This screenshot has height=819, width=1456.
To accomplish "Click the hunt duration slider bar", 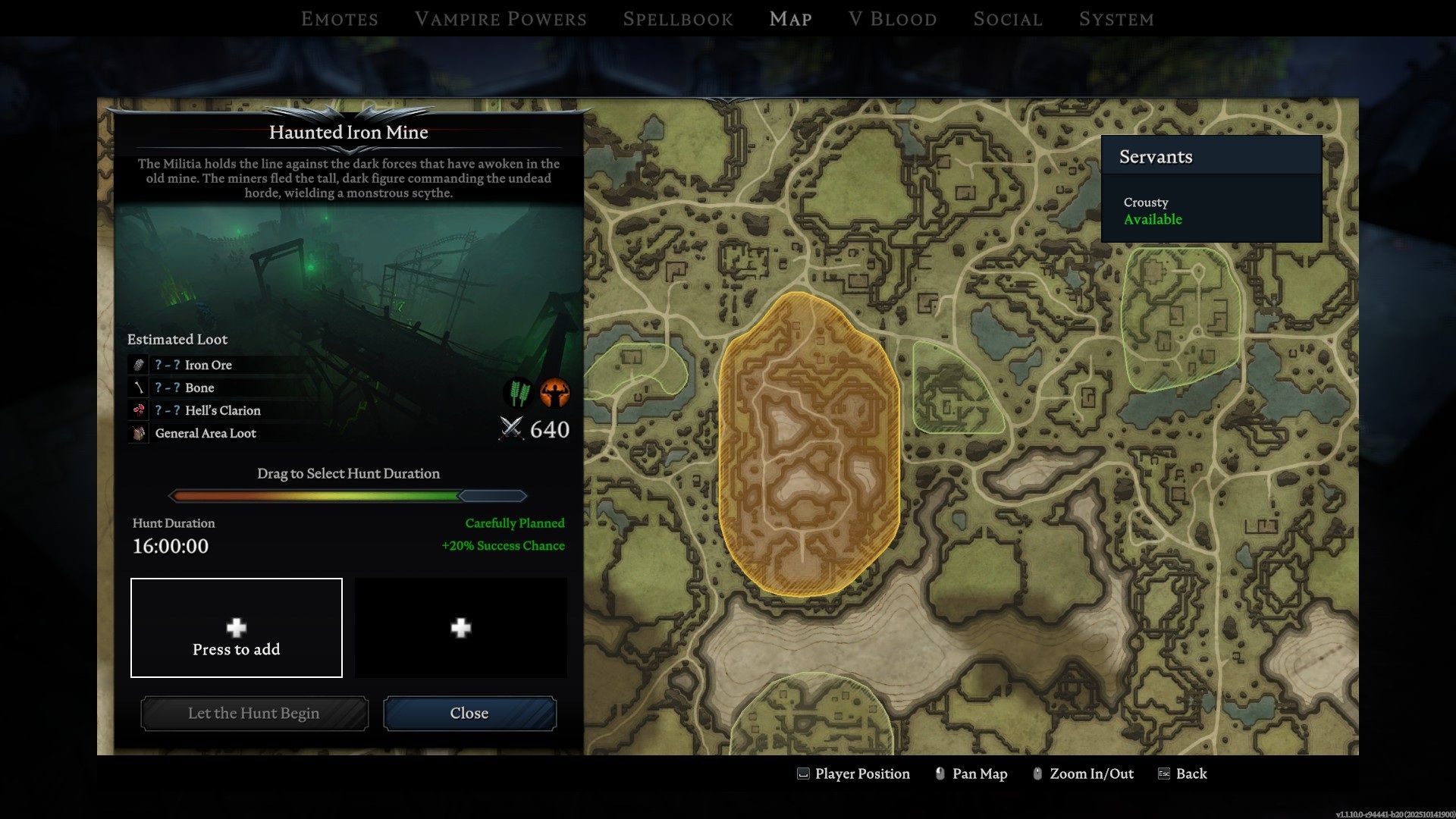I will click(x=348, y=496).
